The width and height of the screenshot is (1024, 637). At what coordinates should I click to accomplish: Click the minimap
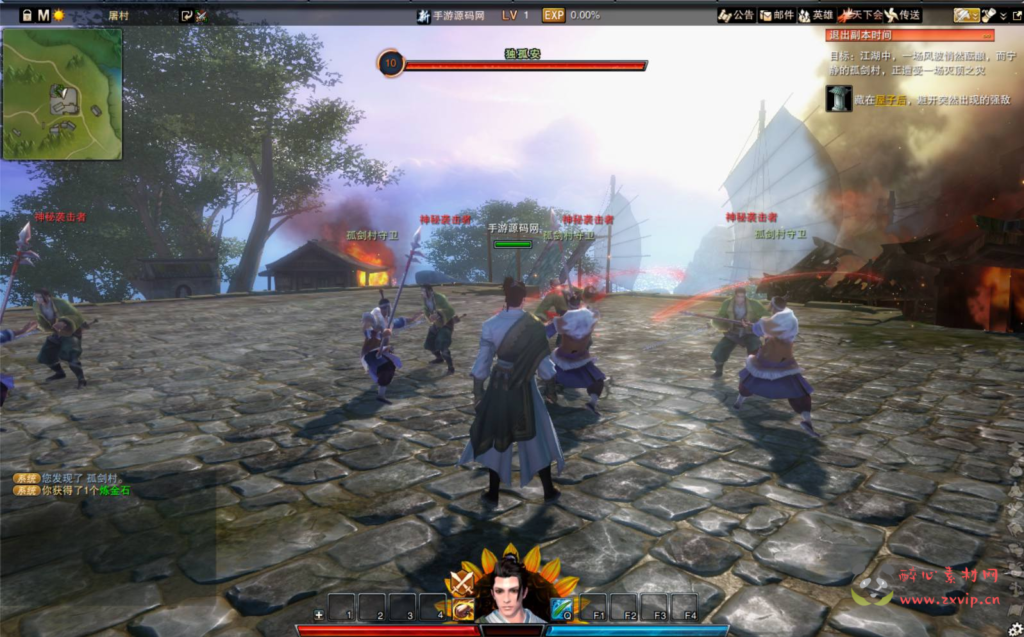(x=62, y=94)
